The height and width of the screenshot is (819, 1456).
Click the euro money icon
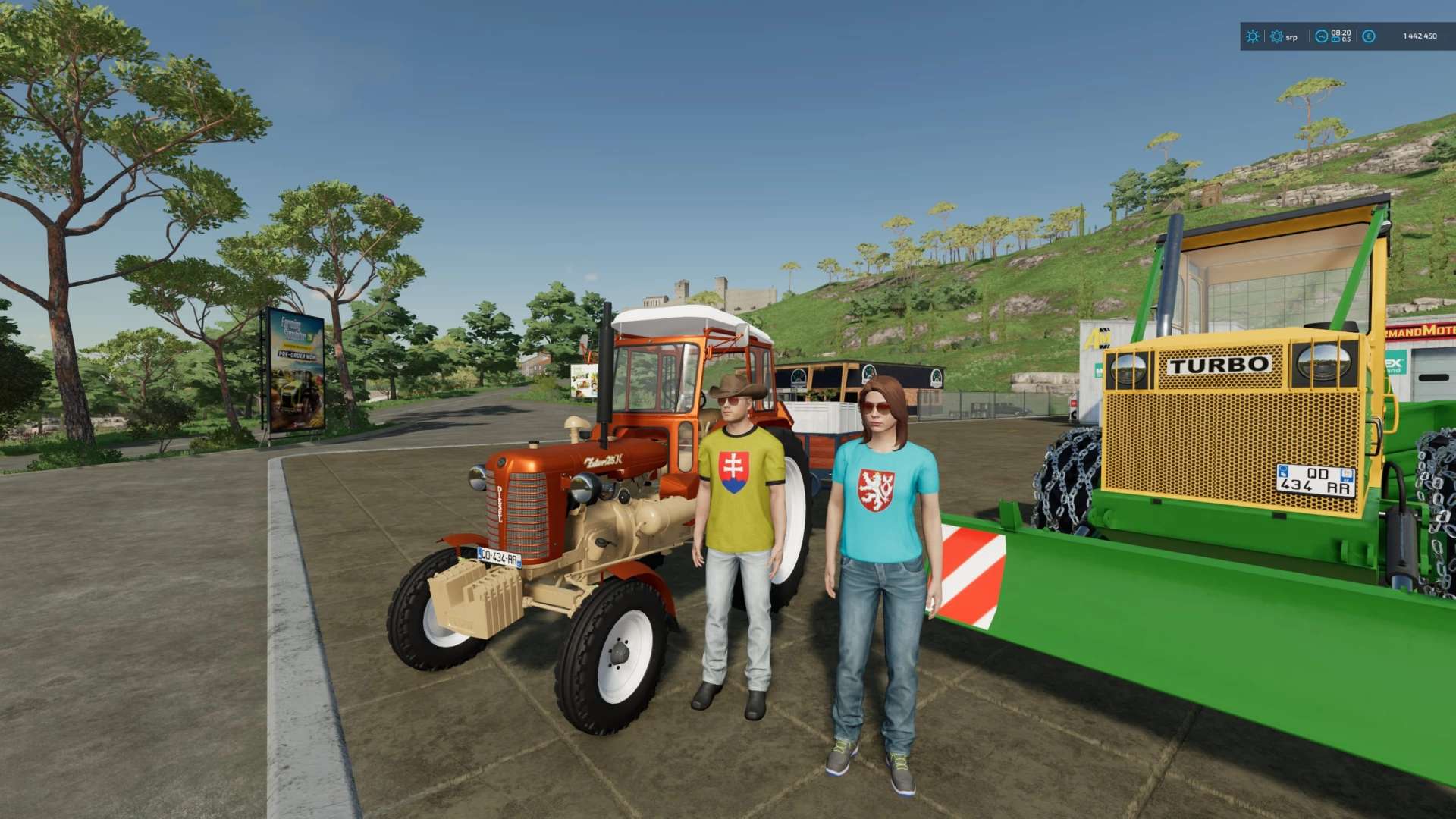(1369, 36)
